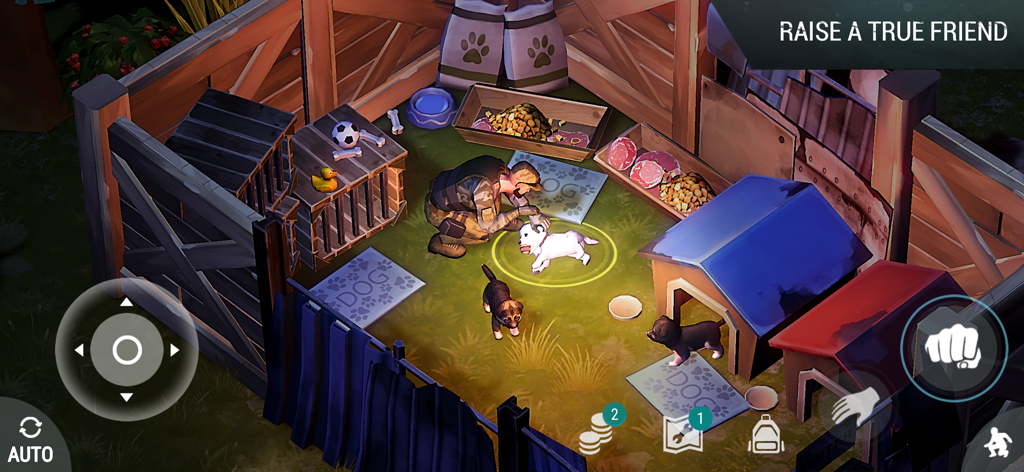Toggle the crouch sneak button
The width and height of the screenshot is (1024, 472).
tap(996, 443)
